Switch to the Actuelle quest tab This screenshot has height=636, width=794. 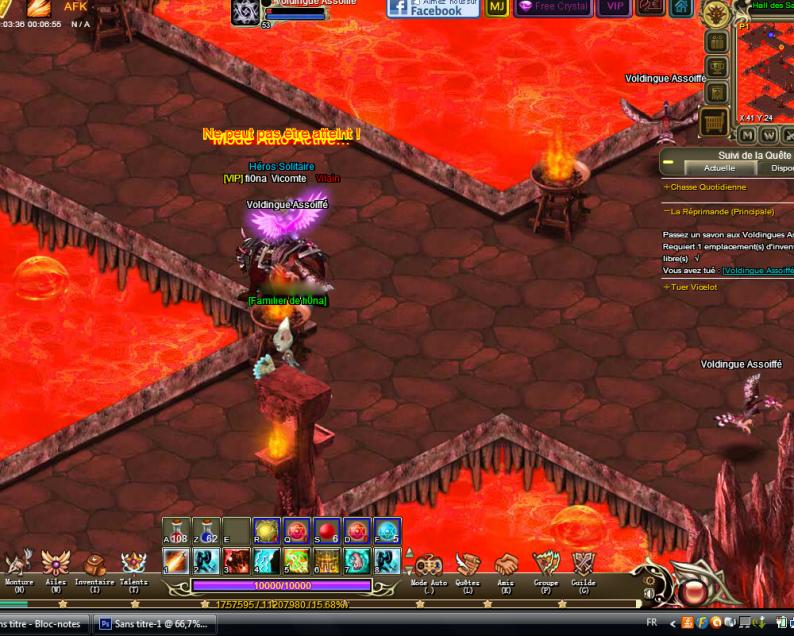click(x=718, y=168)
